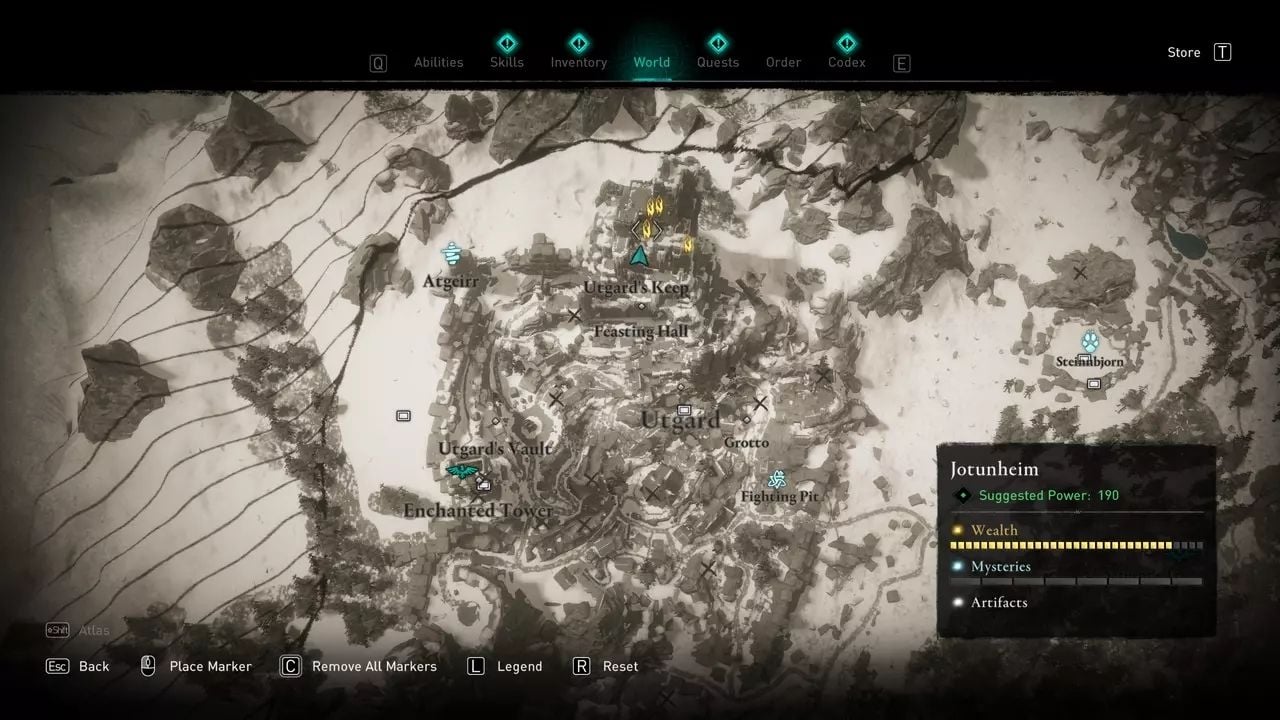The width and height of the screenshot is (1280, 720).
Task: Select the Atgeirr mystery marker
Action: point(451,255)
